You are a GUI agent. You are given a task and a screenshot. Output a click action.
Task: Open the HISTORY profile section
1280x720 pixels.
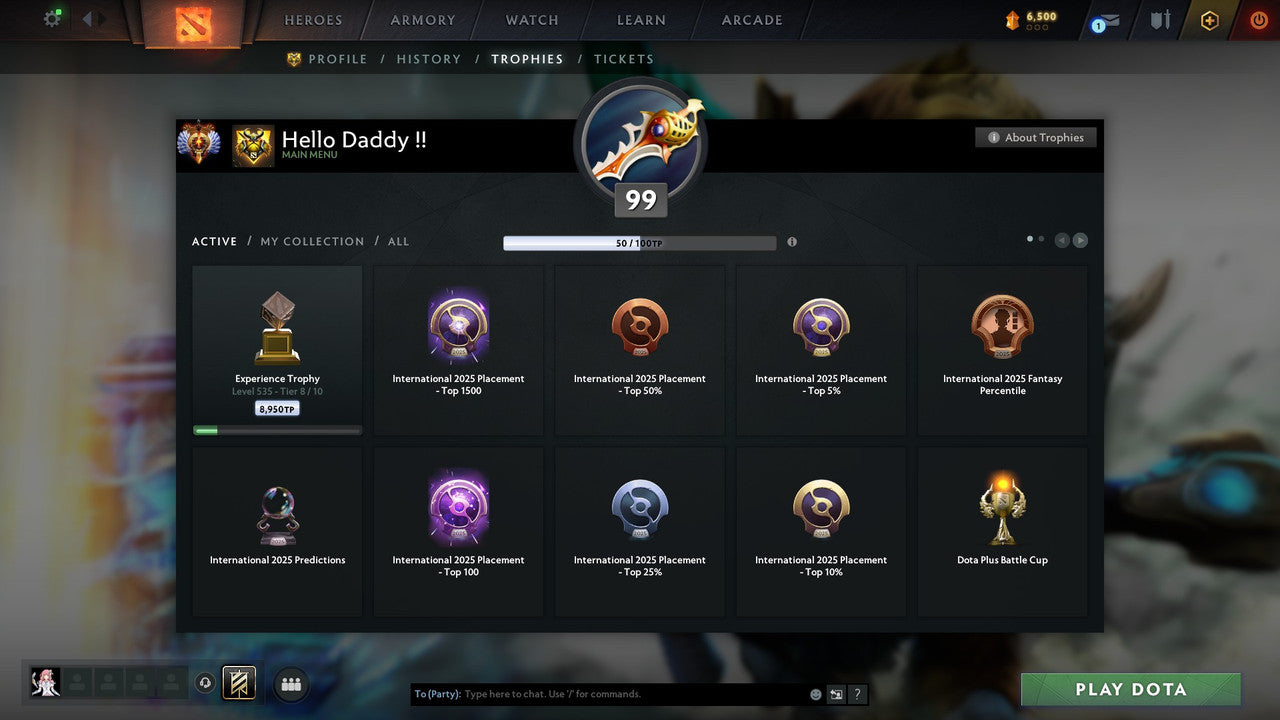tap(428, 59)
